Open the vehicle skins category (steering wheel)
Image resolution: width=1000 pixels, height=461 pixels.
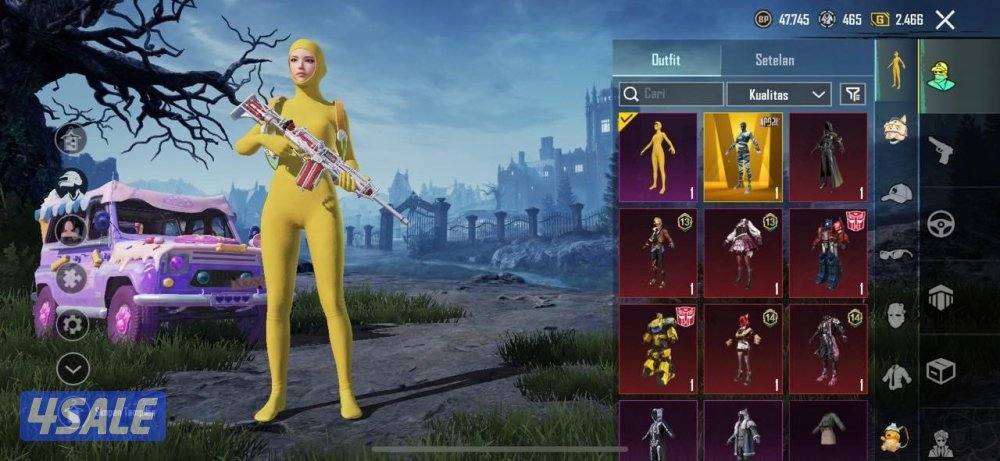pyautogui.click(x=940, y=224)
